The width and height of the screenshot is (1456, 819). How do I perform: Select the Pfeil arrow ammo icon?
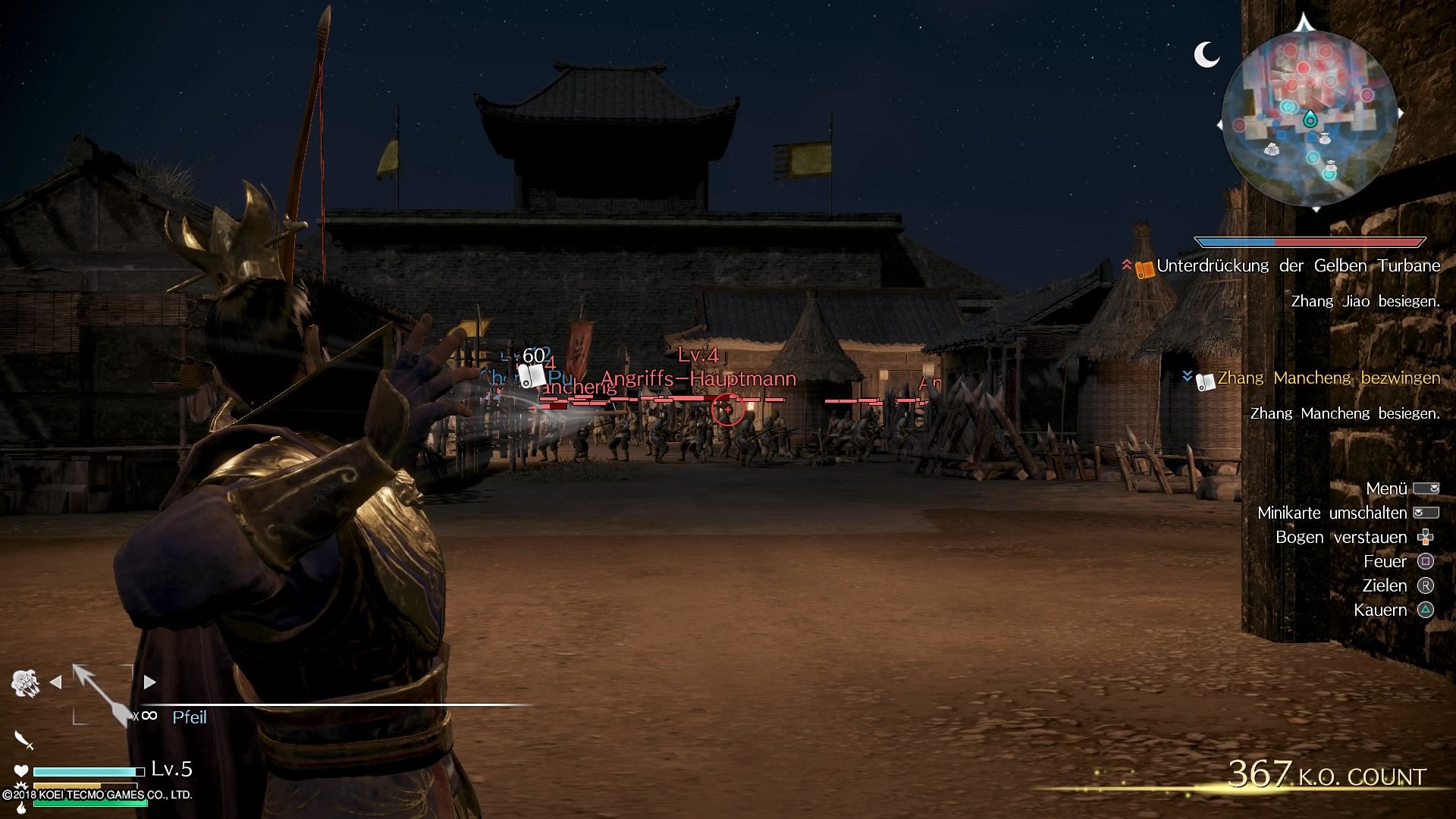click(103, 693)
